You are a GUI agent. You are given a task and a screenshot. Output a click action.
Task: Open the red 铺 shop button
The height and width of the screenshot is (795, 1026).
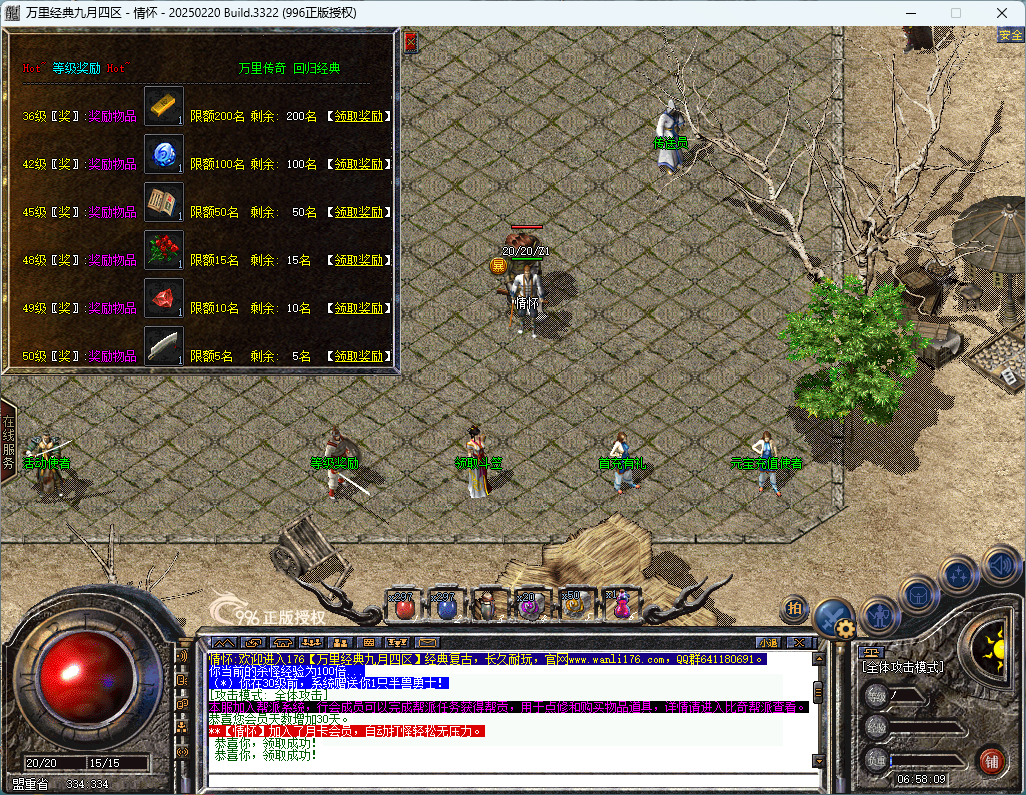[992, 759]
